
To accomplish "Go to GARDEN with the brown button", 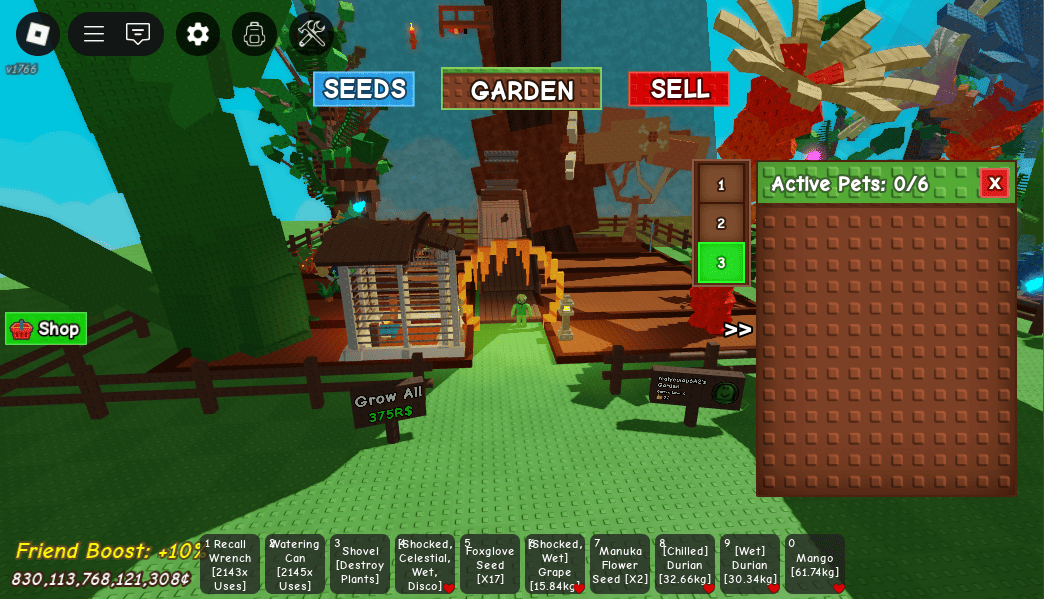I will [521, 89].
